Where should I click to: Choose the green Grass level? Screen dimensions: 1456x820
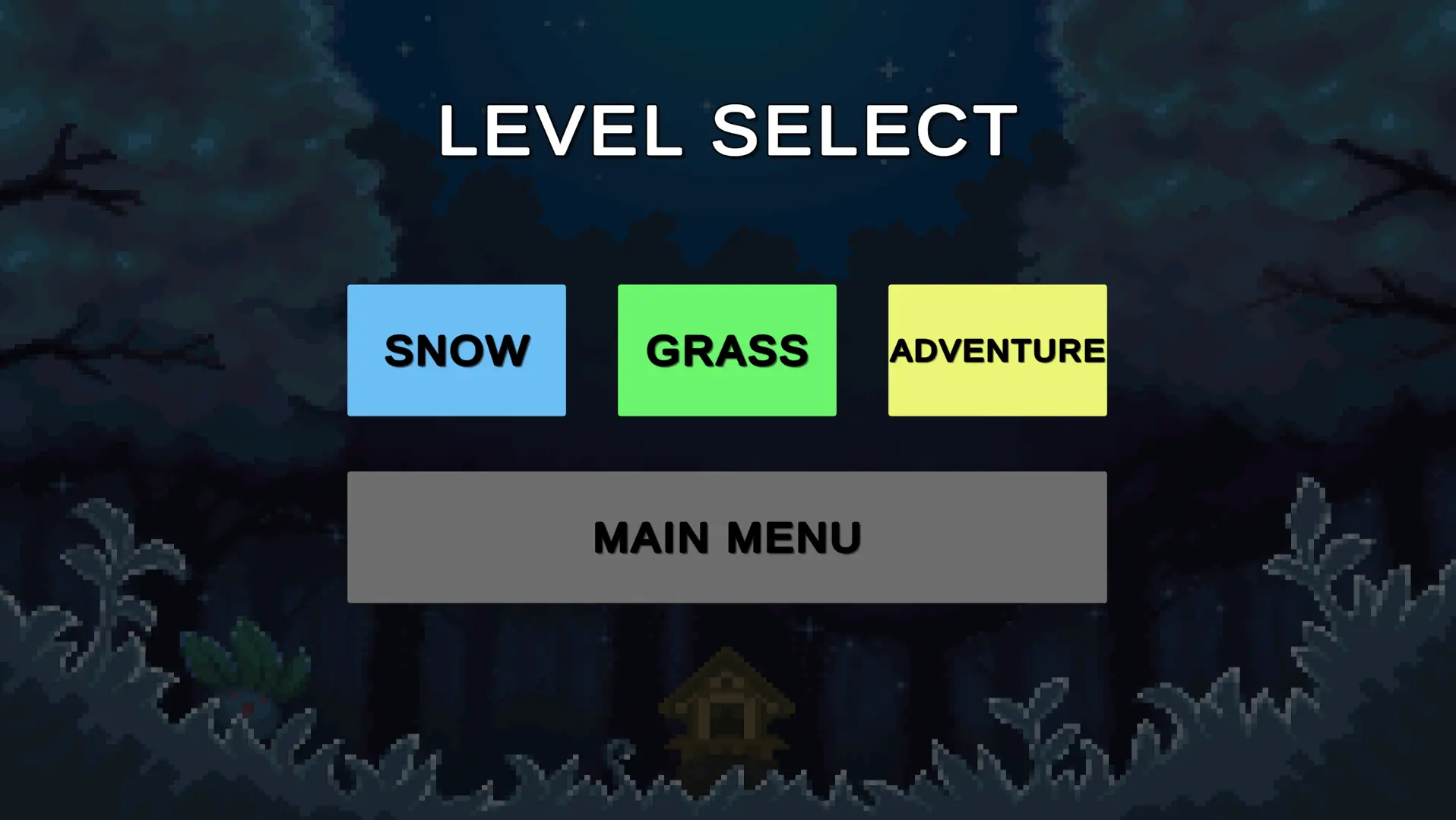[726, 350]
